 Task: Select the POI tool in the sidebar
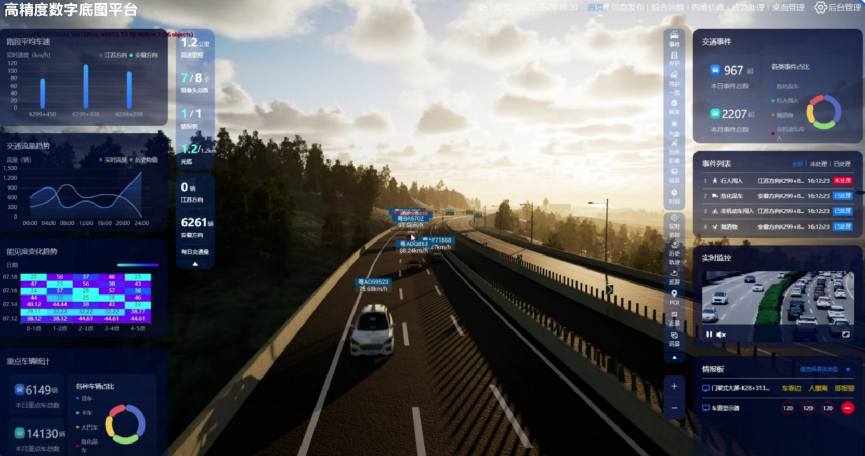coord(674,297)
